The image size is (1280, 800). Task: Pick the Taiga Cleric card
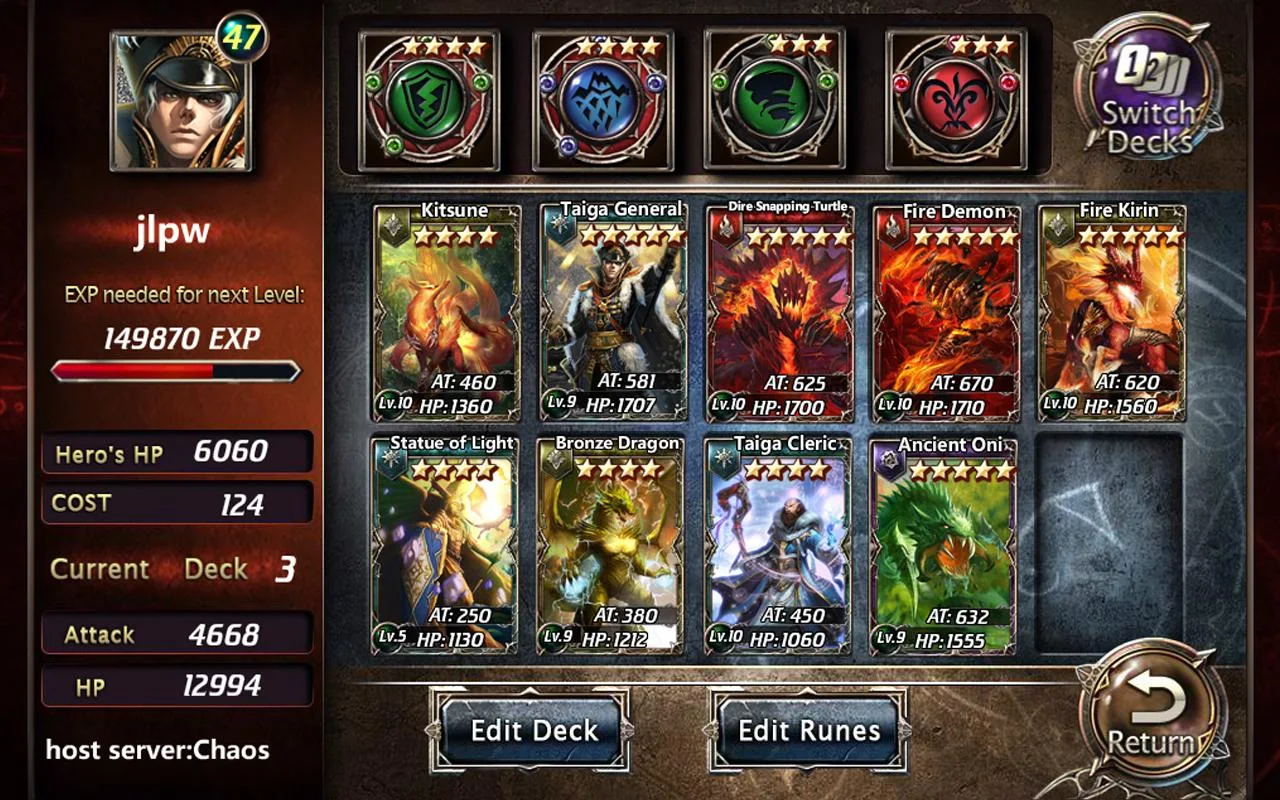click(x=778, y=544)
